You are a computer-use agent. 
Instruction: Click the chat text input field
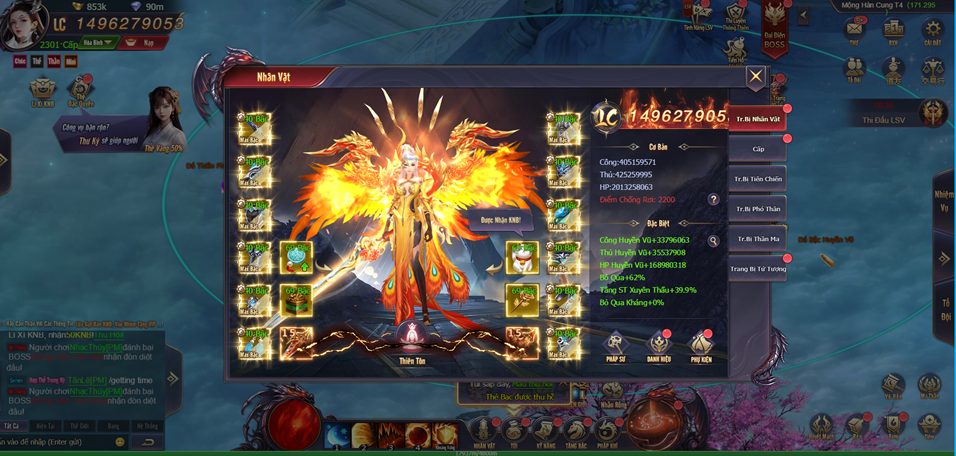point(60,441)
